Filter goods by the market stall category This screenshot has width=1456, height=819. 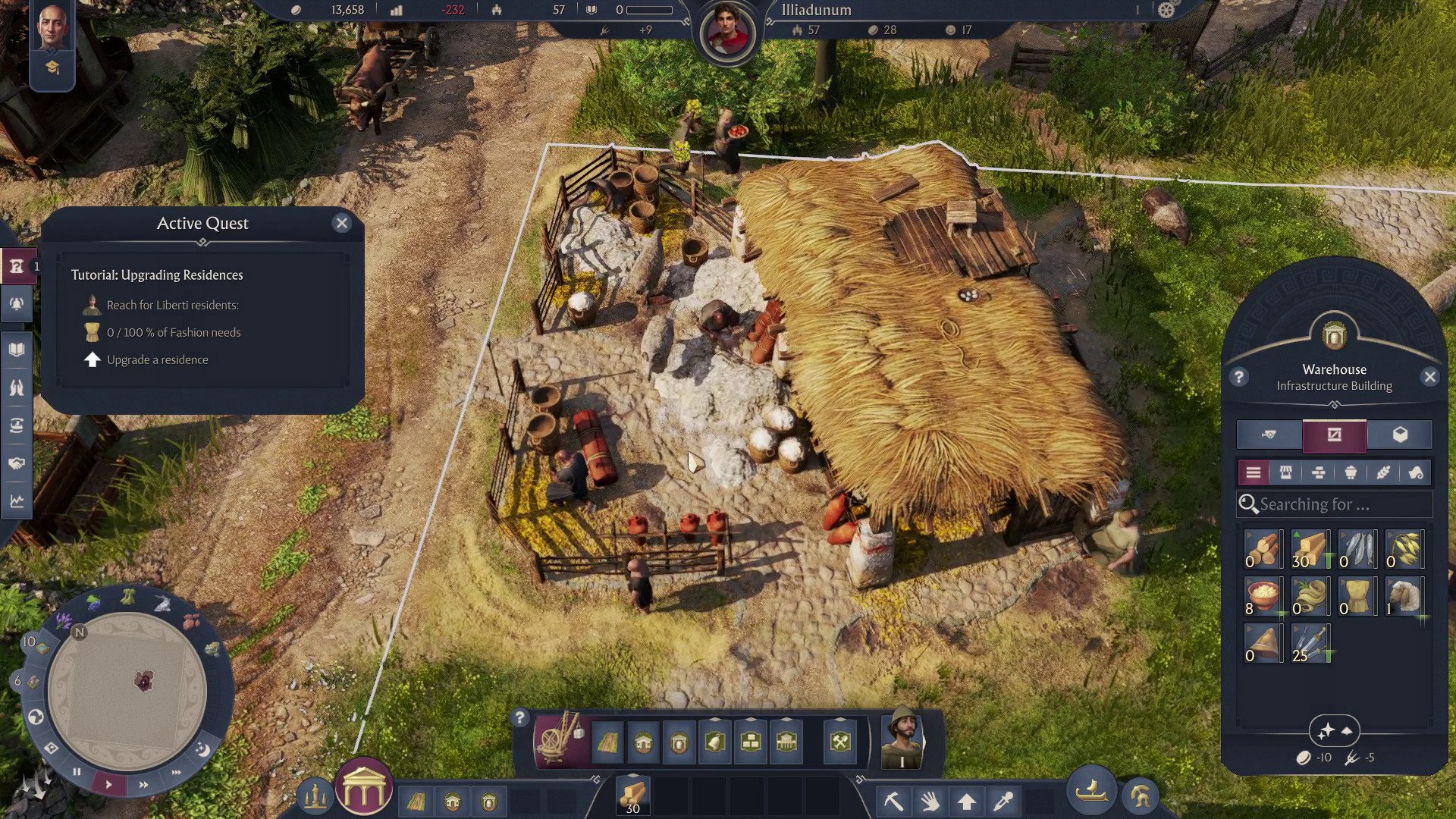click(1285, 473)
